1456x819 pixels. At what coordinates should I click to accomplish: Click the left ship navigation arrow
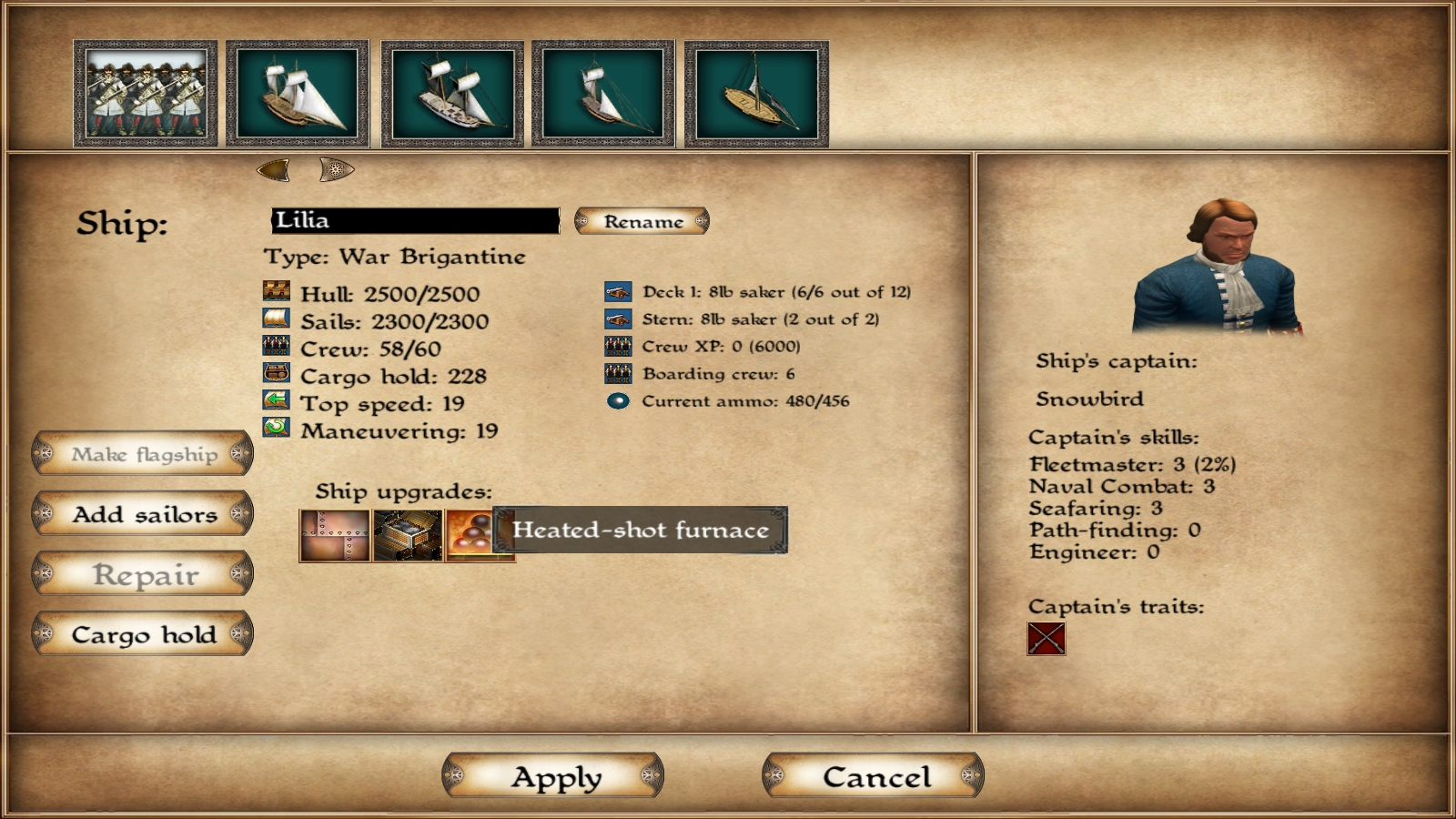pos(272,167)
